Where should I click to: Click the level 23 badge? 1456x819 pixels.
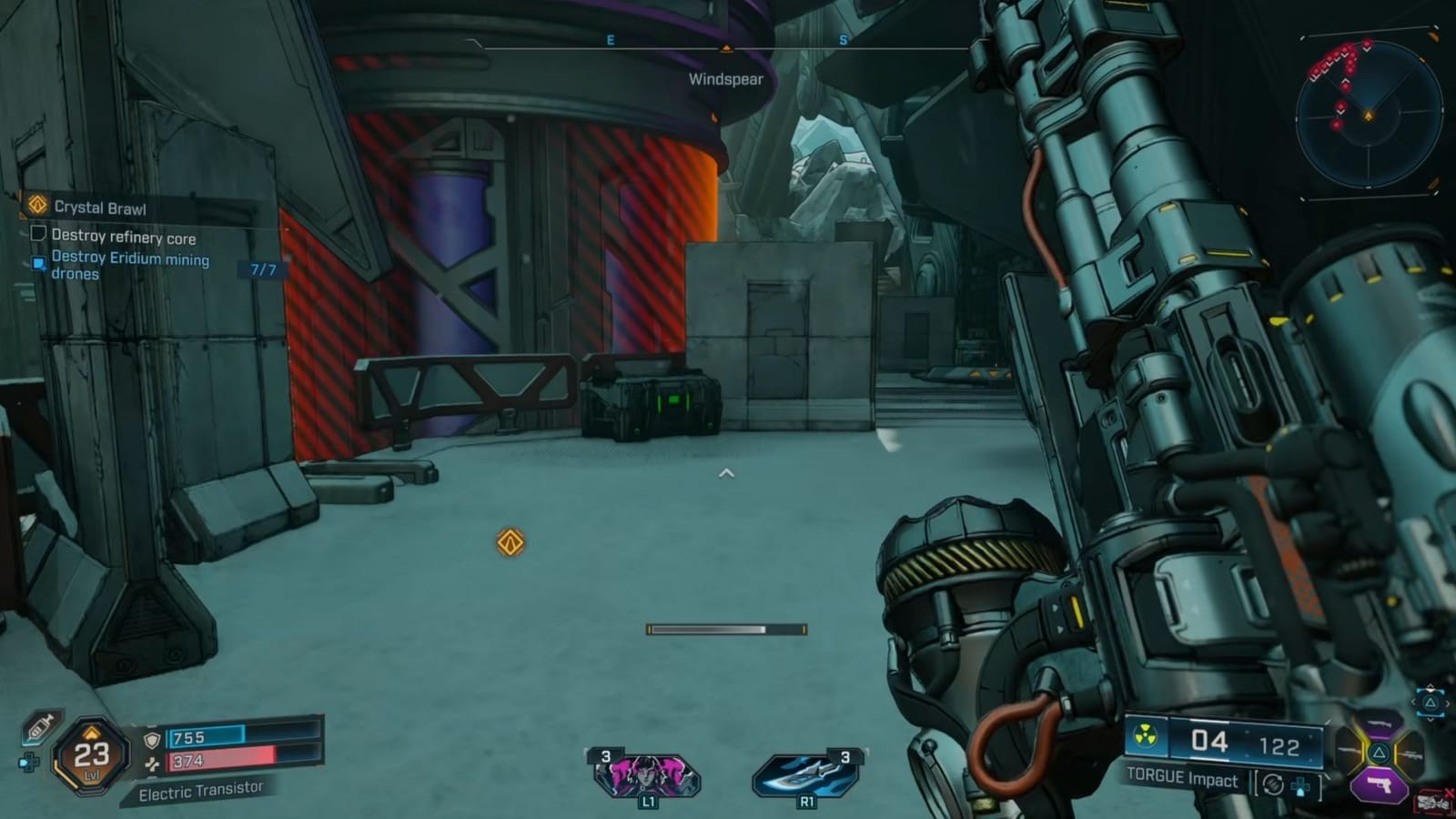[89, 755]
